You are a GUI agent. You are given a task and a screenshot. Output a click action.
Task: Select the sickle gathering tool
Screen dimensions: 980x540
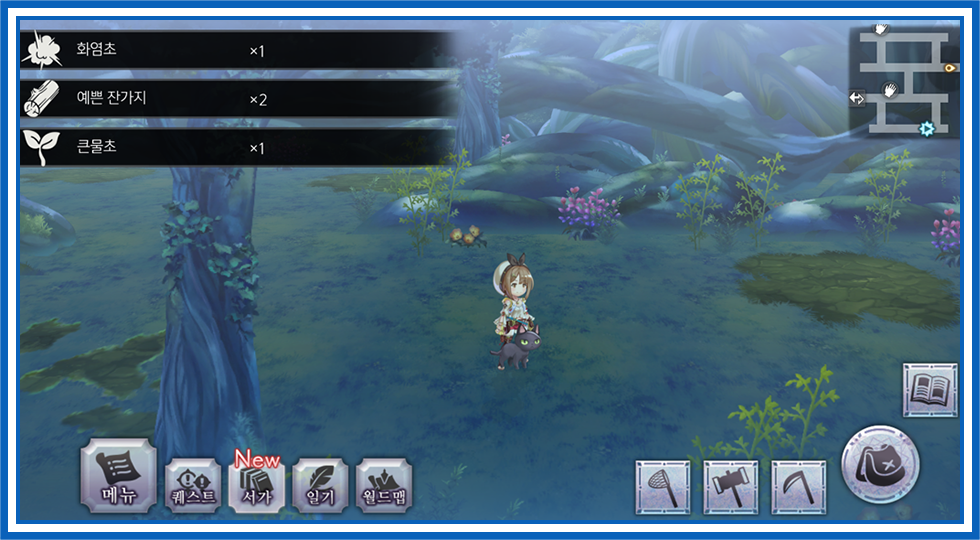799,487
